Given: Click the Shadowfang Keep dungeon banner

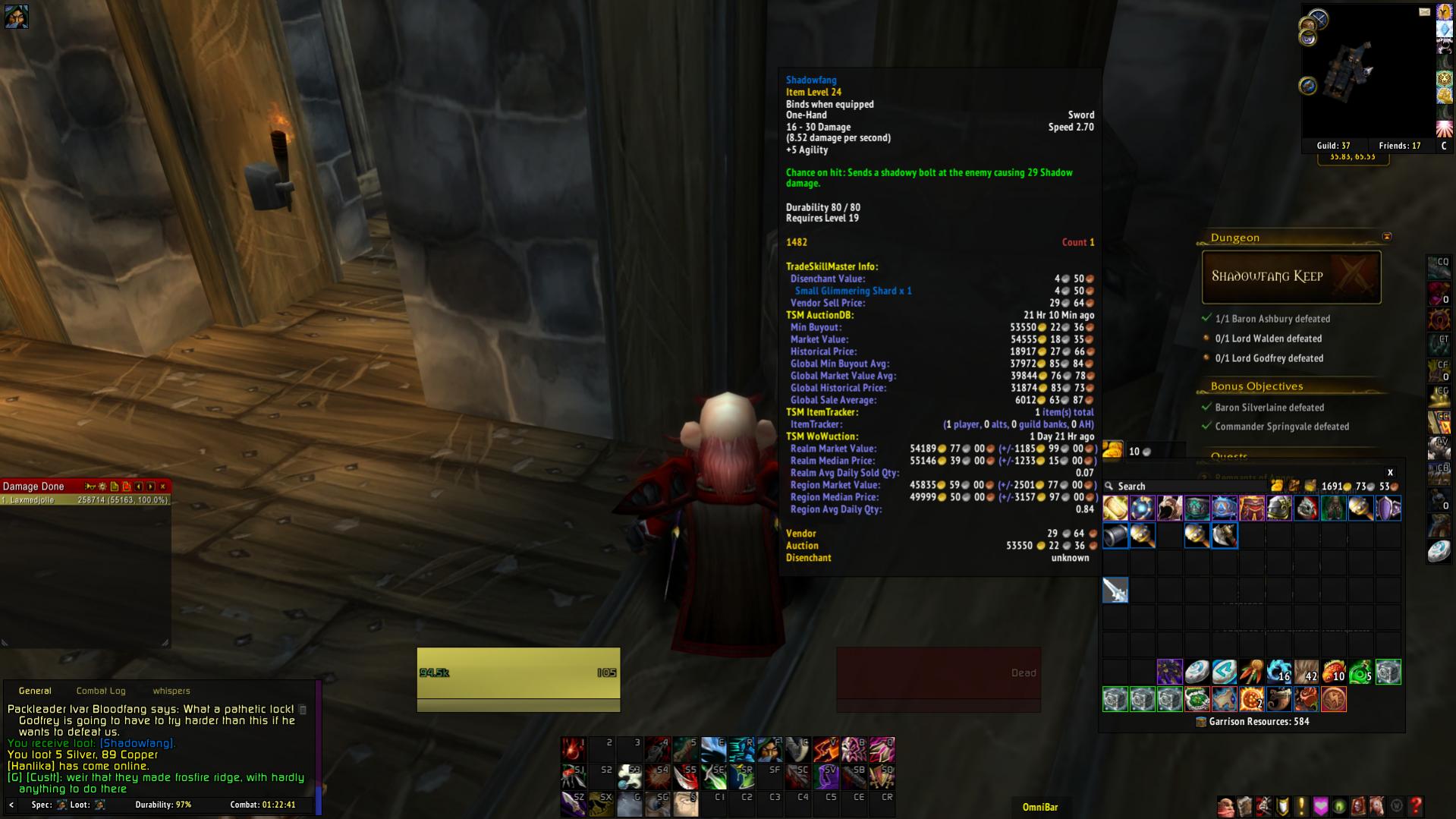Looking at the screenshot, I should point(1291,277).
